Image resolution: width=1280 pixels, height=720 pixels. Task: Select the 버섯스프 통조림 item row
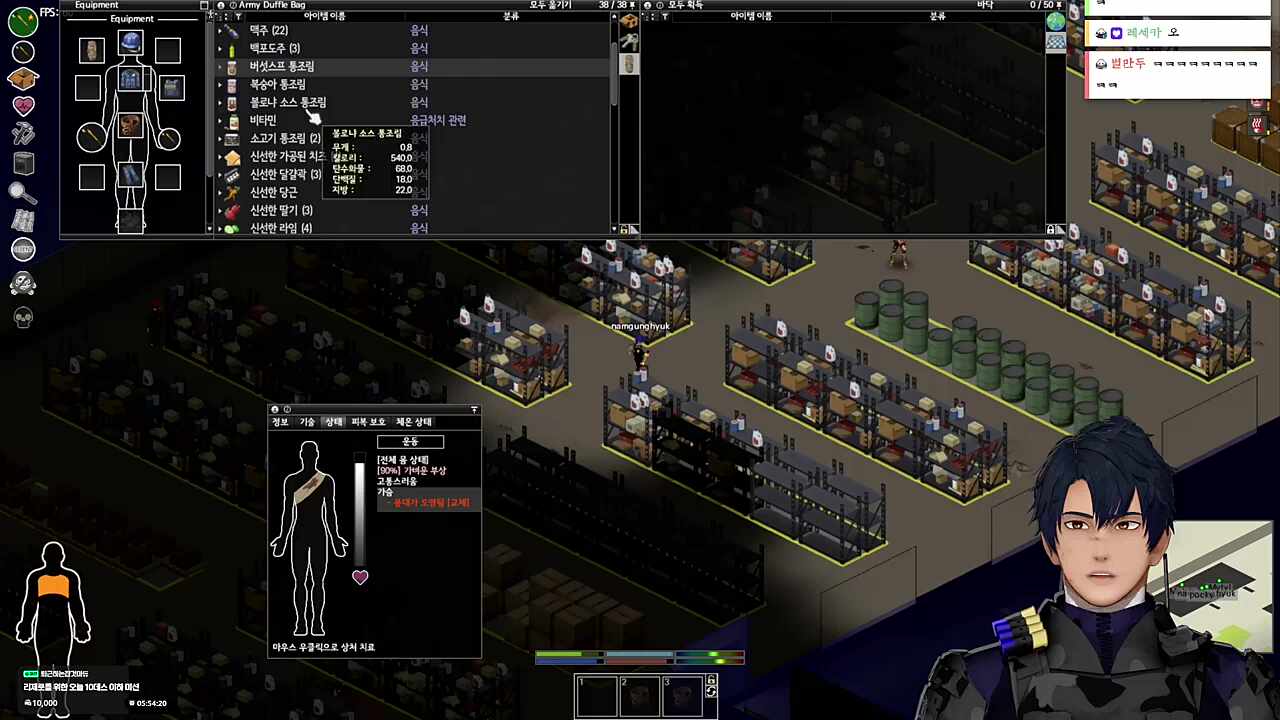281,66
